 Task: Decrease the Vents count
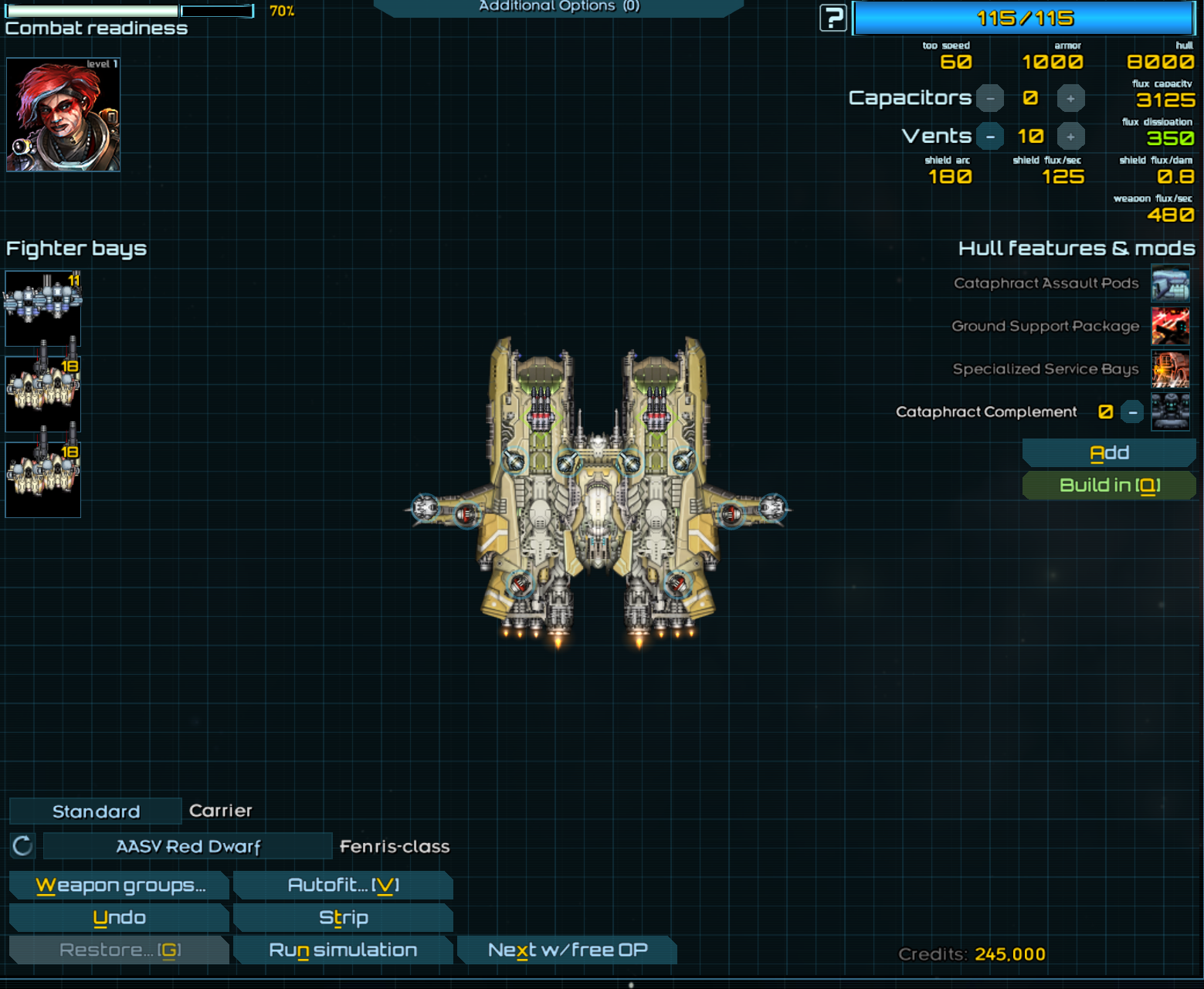tap(990, 137)
